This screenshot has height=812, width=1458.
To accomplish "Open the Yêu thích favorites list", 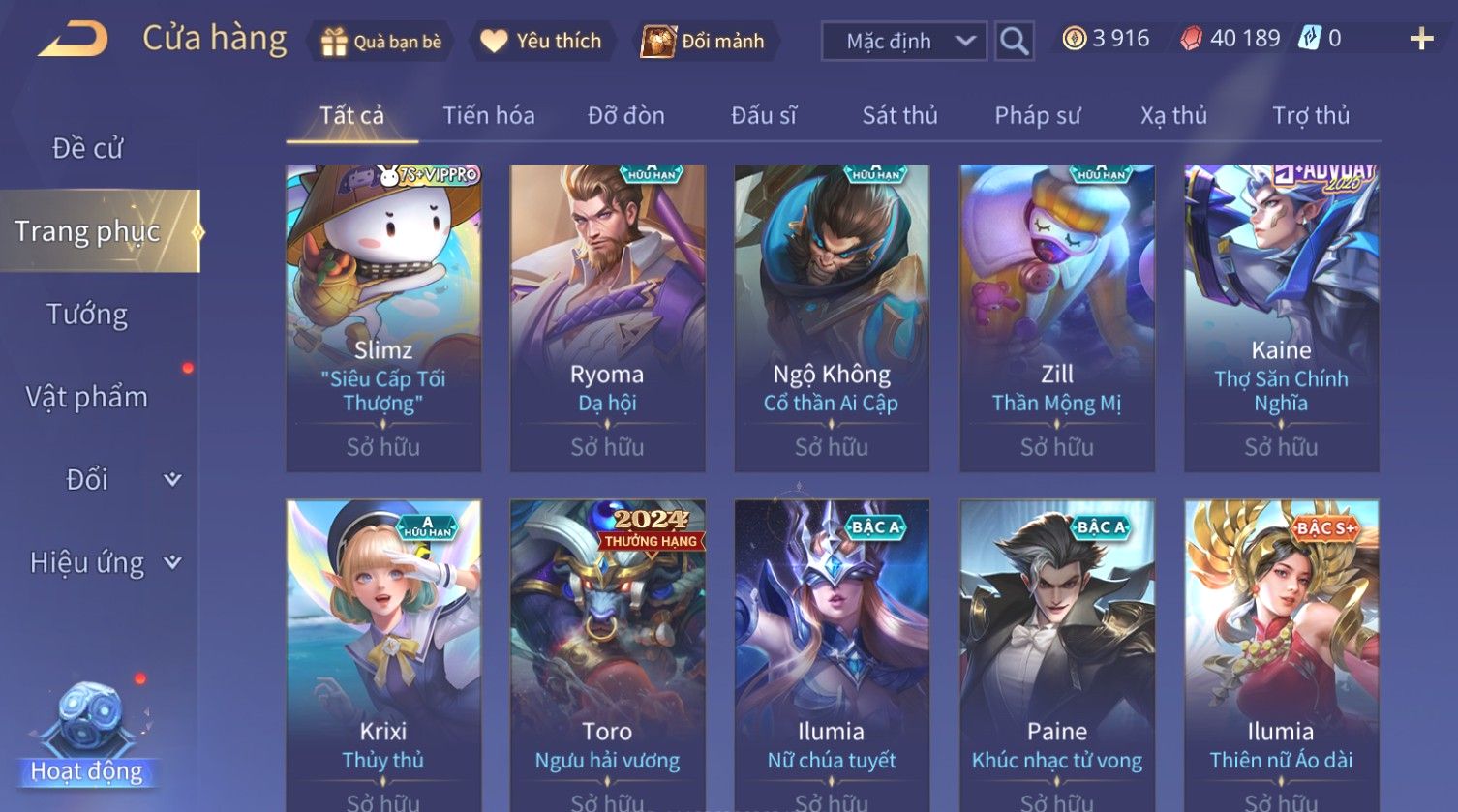I will [542, 42].
